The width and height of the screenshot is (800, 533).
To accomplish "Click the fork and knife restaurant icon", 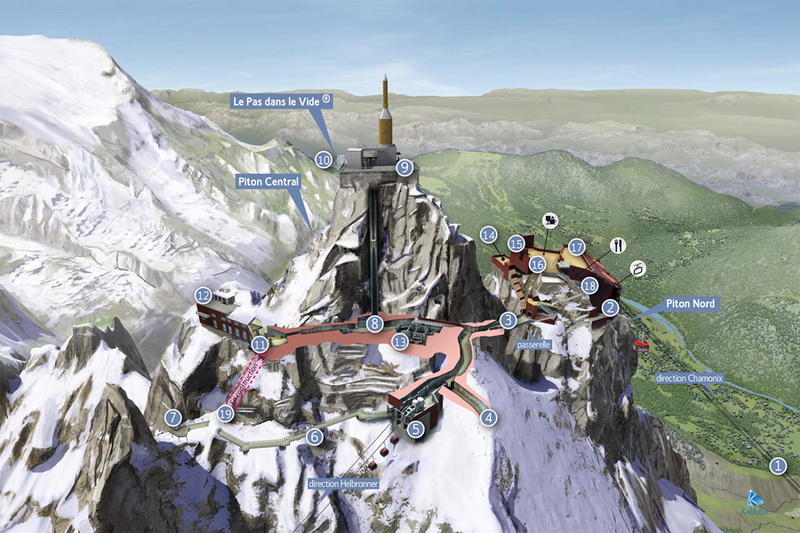I will pos(617,245).
